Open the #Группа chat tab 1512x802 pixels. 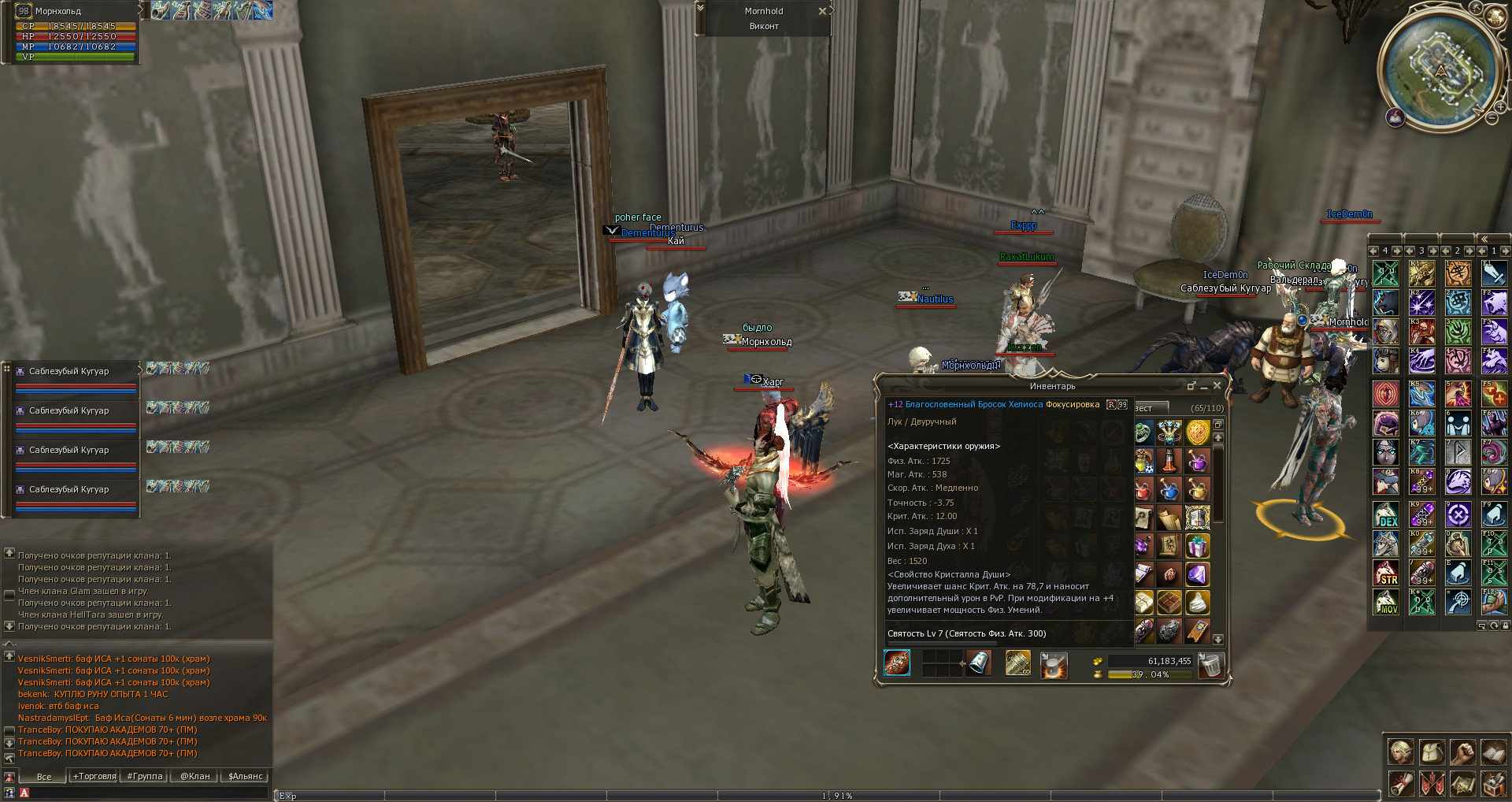click(145, 776)
